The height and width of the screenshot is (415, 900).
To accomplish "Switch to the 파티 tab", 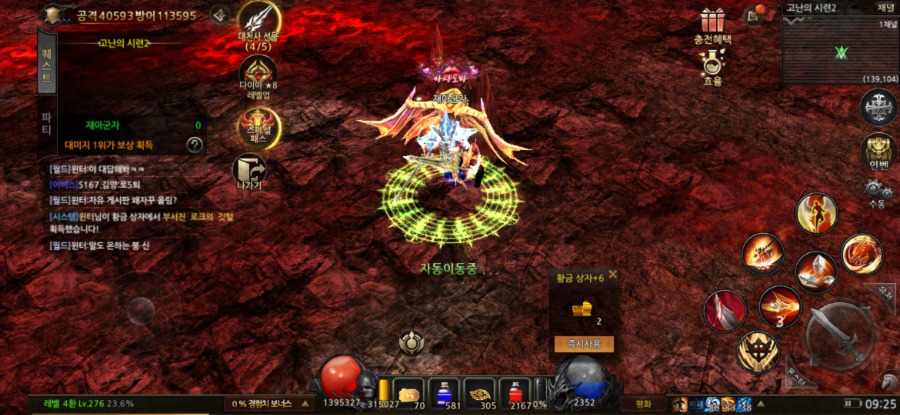I will [46, 123].
